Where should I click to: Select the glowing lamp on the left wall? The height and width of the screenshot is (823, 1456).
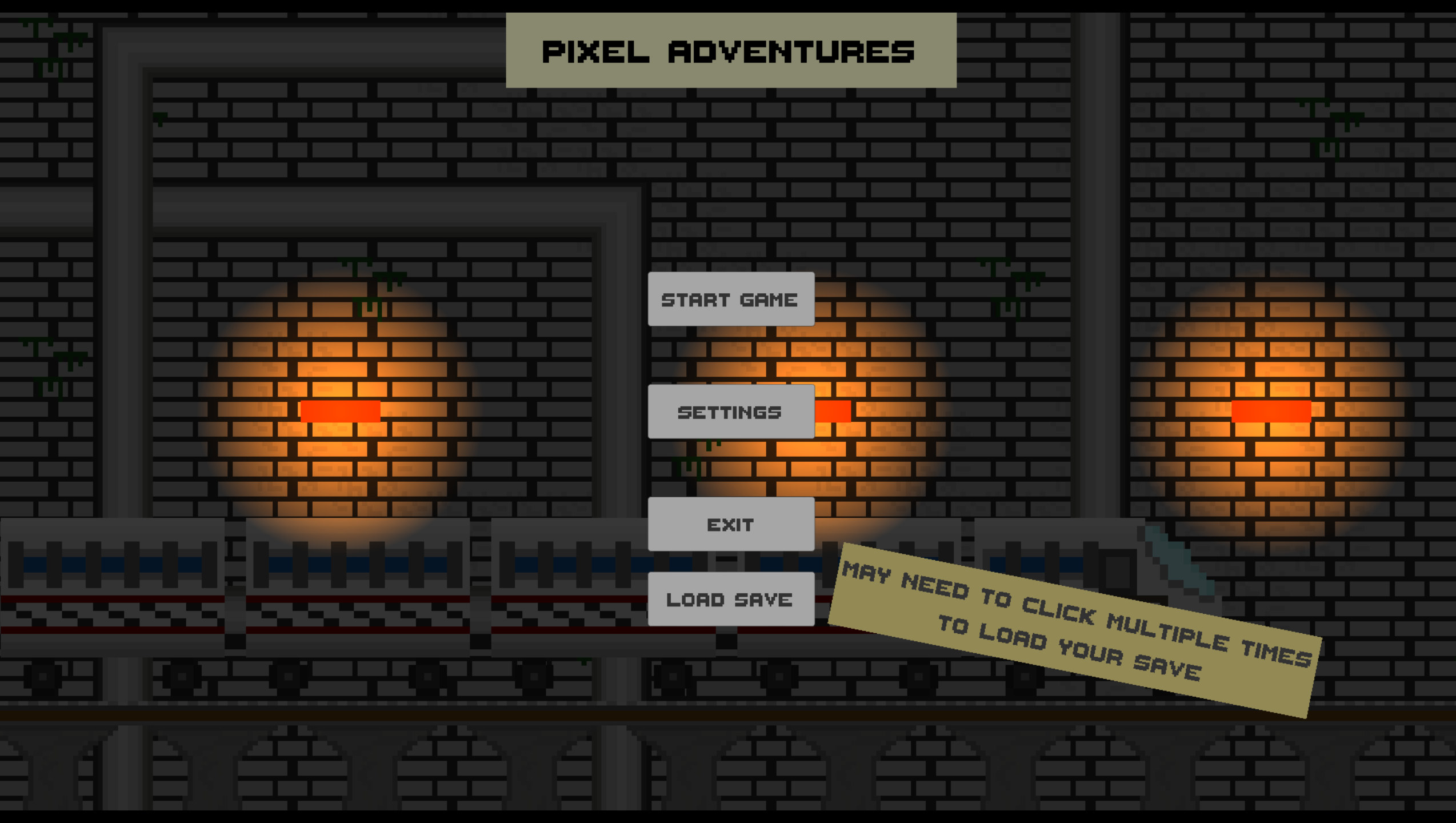pyautogui.click(x=340, y=411)
